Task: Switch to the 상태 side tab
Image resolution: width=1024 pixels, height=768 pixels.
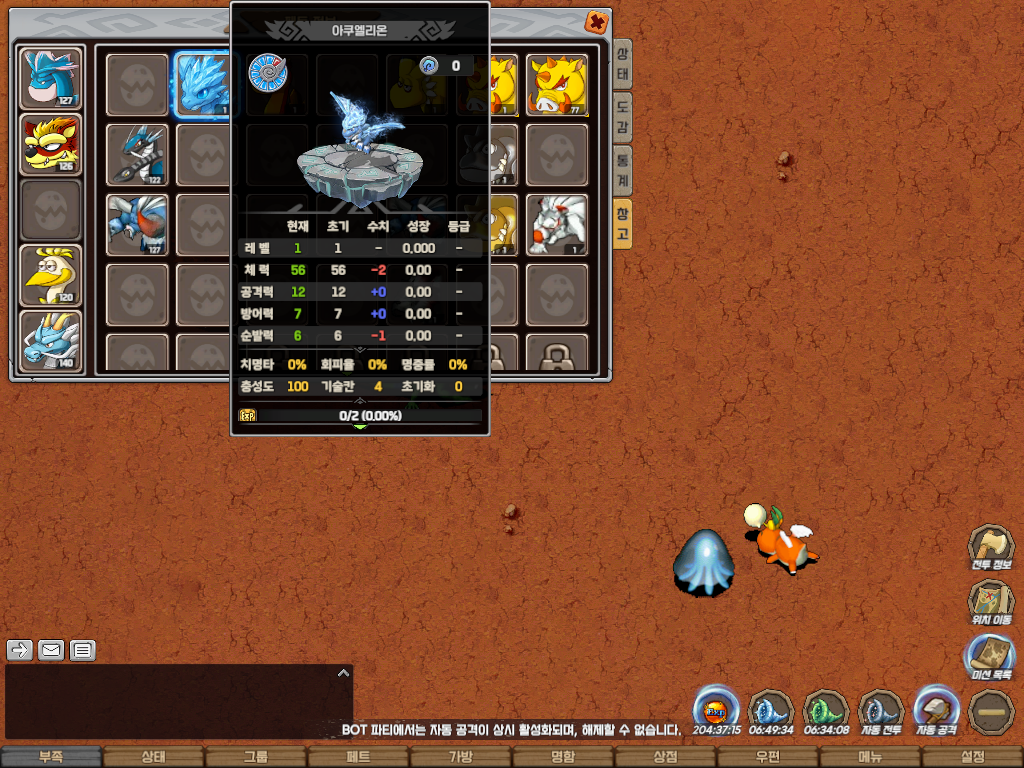Action: coord(622,64)
